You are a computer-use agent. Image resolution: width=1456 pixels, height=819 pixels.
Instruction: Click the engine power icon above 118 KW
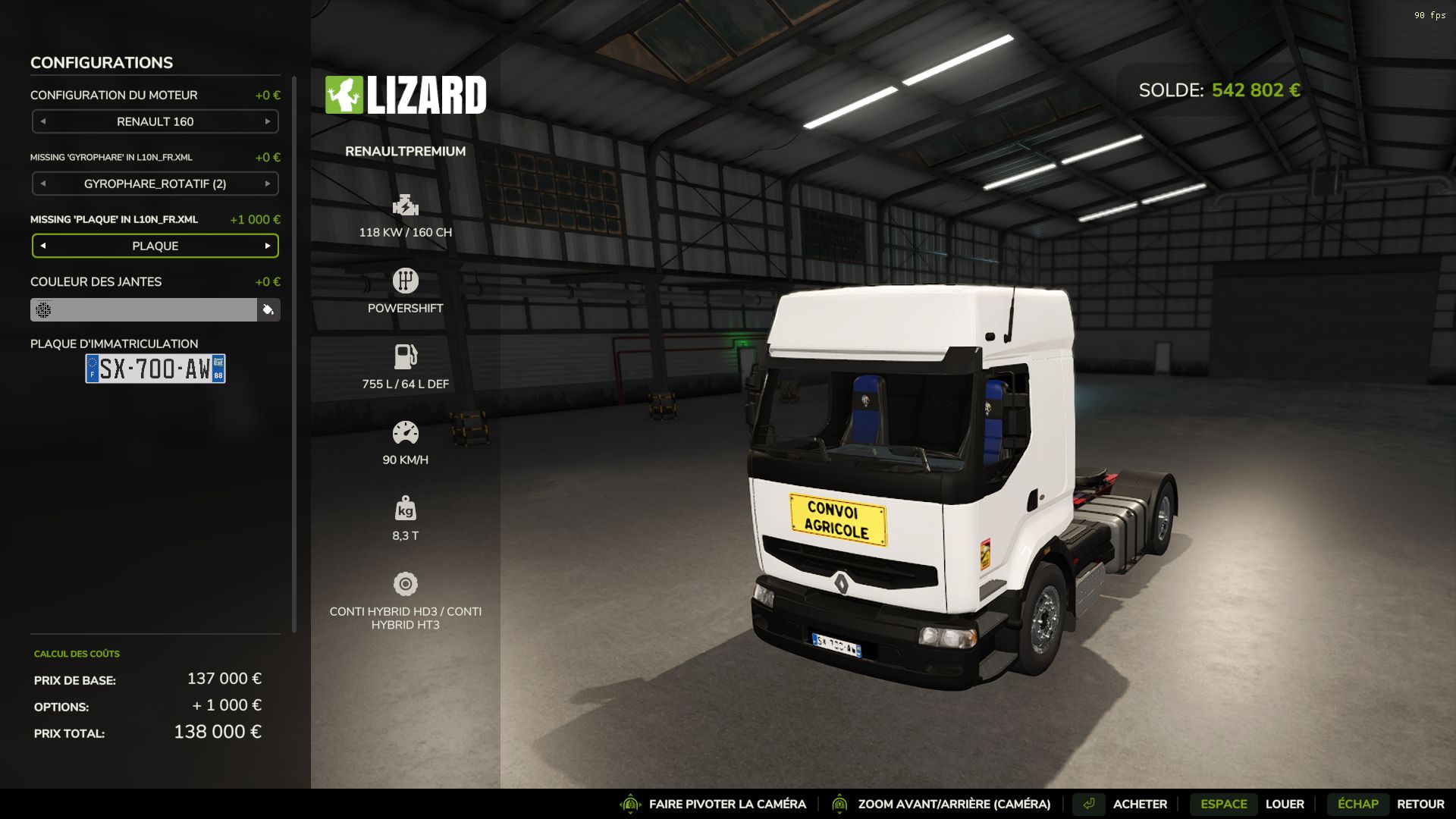point(406,205)
